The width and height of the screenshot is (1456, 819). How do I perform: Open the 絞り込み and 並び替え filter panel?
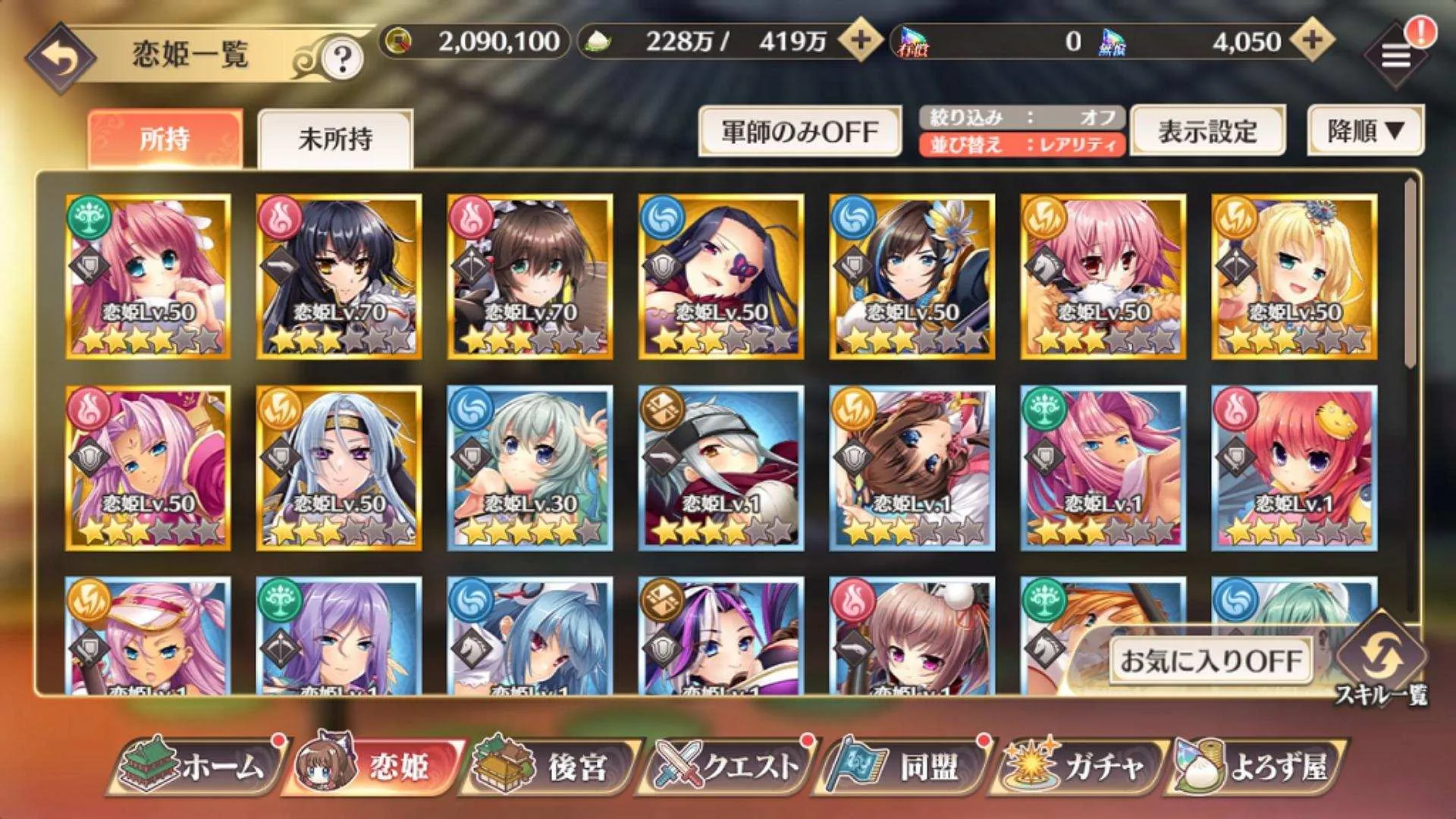point(1021,131)
